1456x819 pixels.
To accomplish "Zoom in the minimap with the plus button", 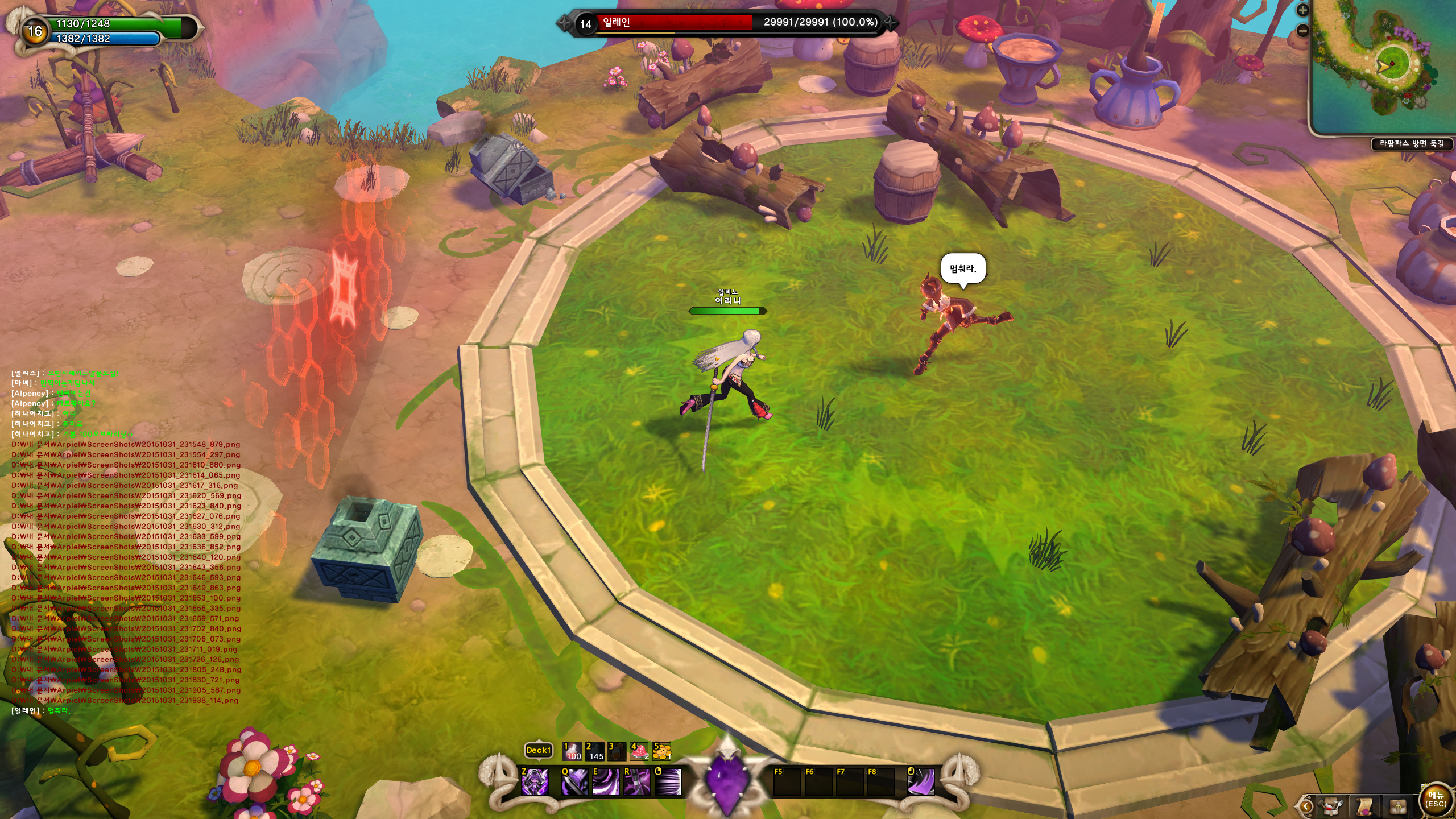I will (1302, 10).
